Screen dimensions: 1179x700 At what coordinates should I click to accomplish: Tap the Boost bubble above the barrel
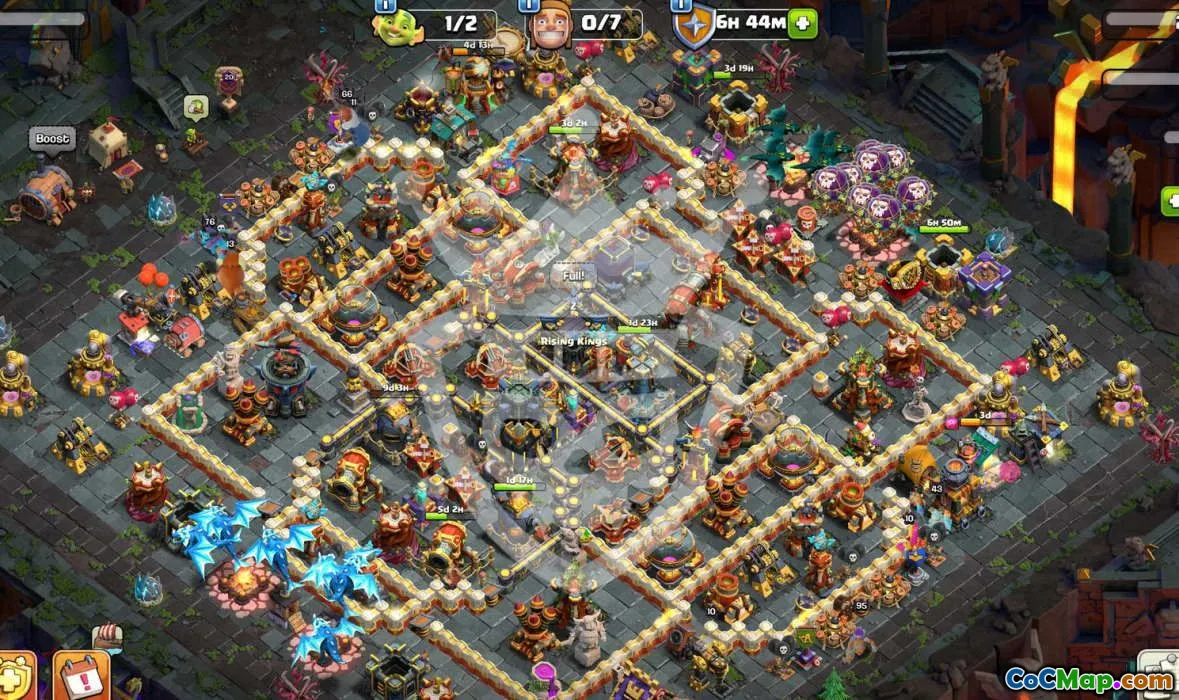pos(52,139)
